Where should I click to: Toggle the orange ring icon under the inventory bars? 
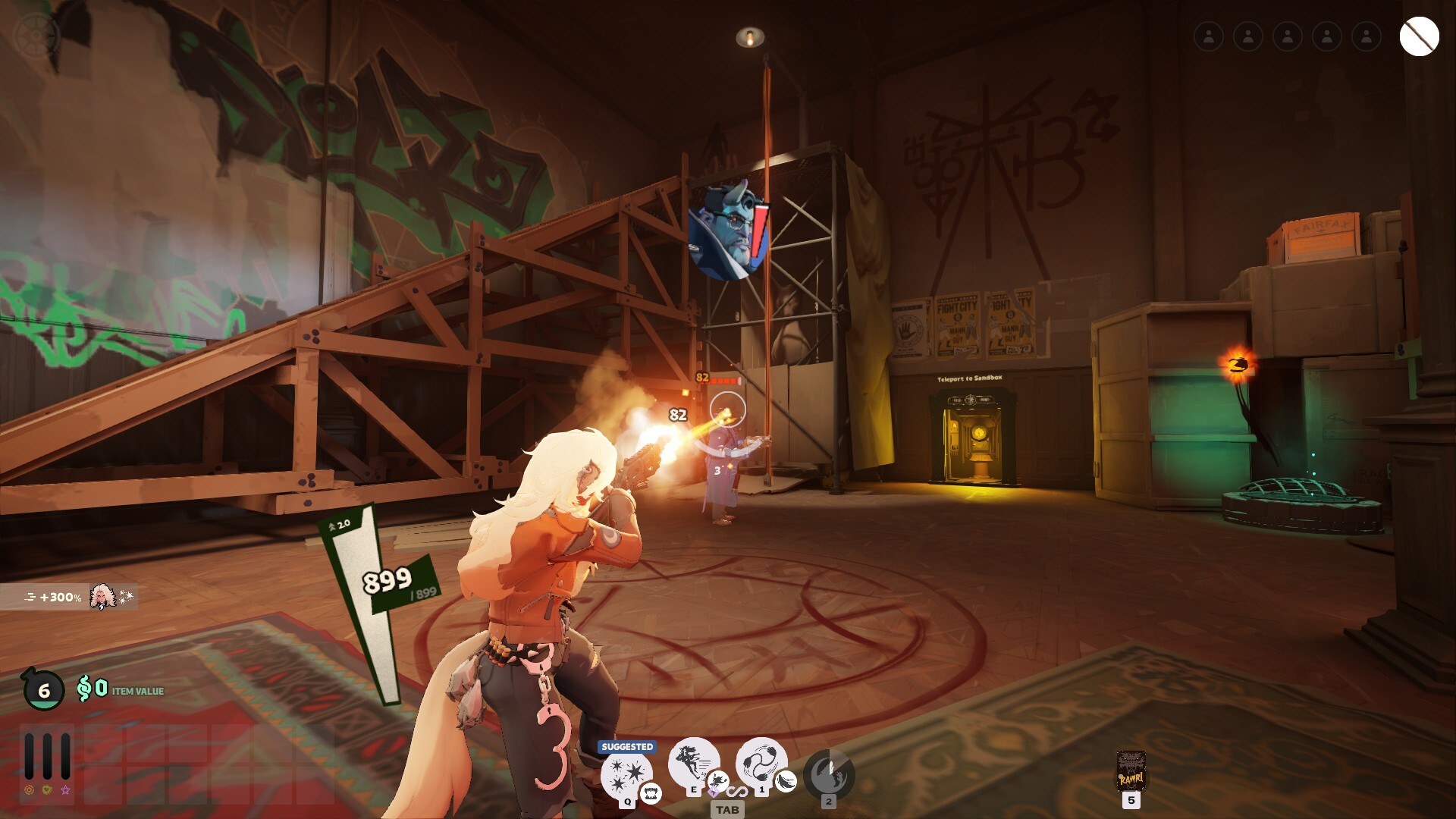[x=30, y=790]
